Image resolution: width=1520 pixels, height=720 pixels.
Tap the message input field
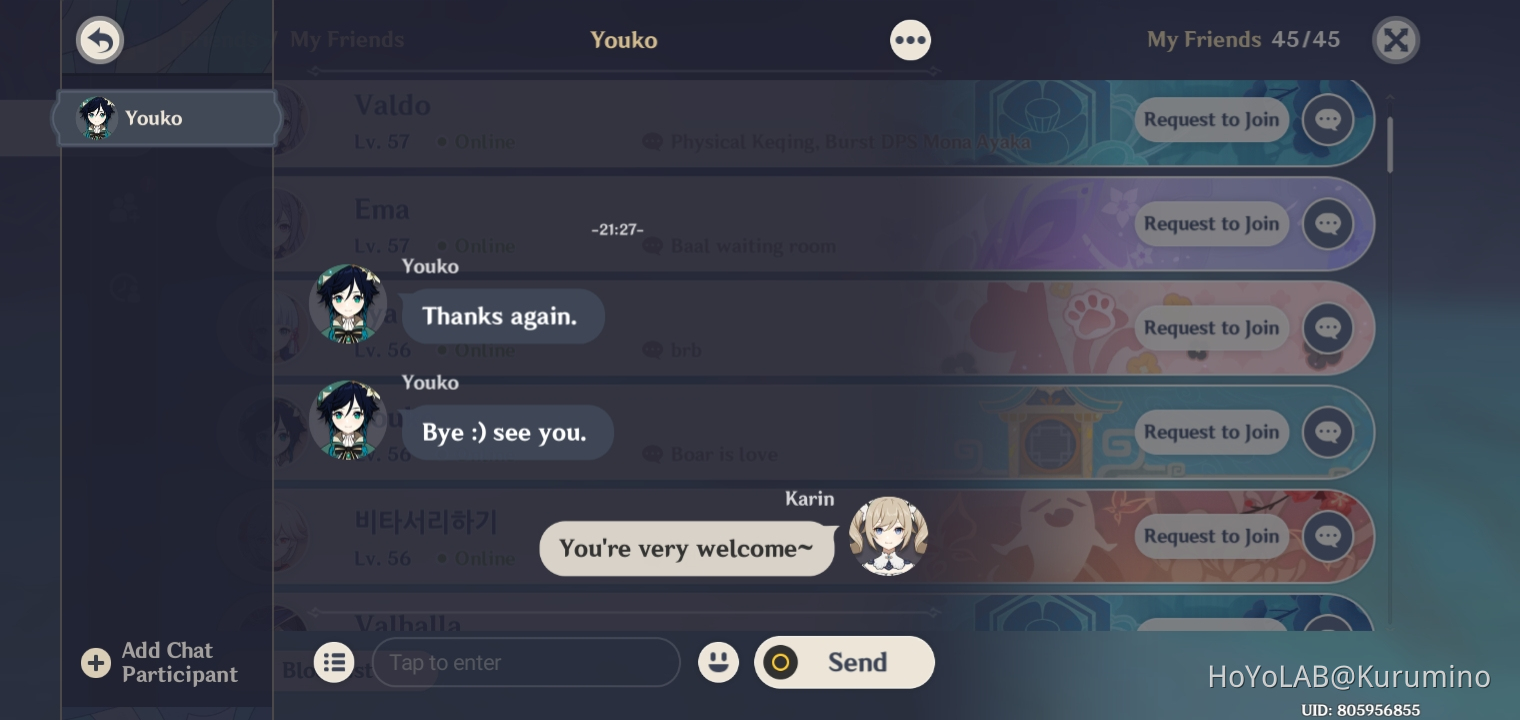[x=527, y=662]
